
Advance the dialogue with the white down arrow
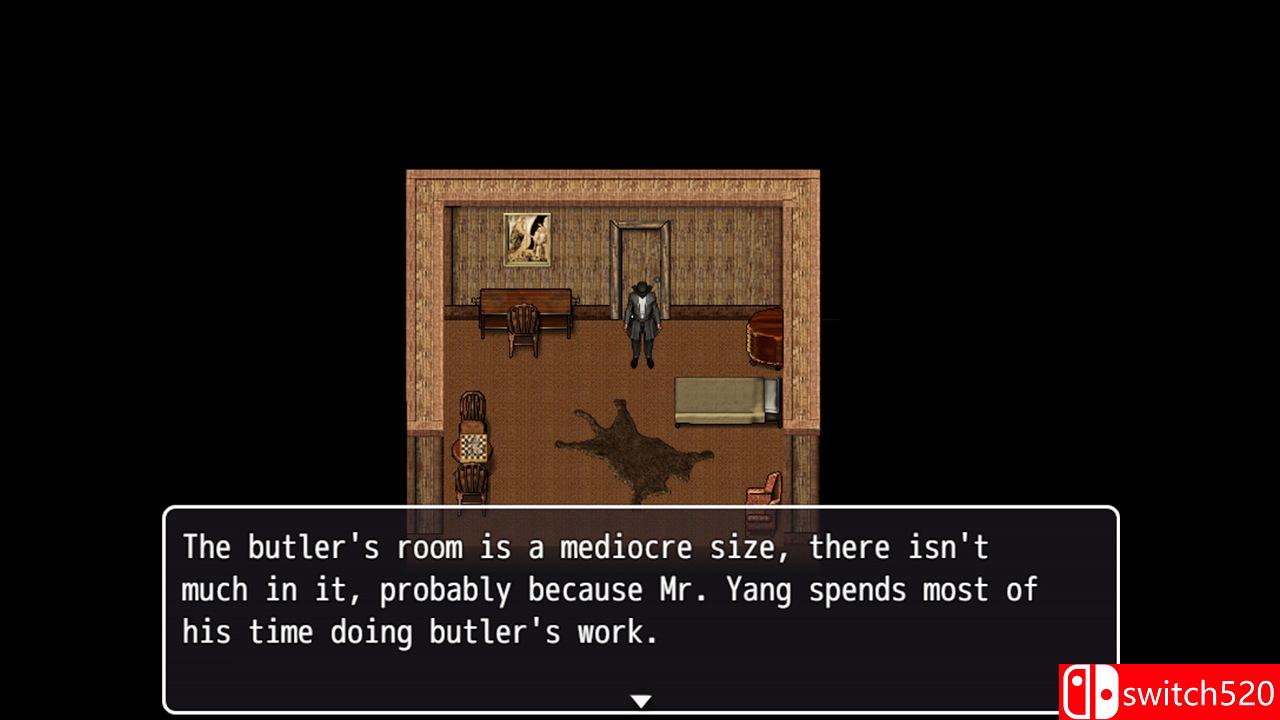coord(641,701)
